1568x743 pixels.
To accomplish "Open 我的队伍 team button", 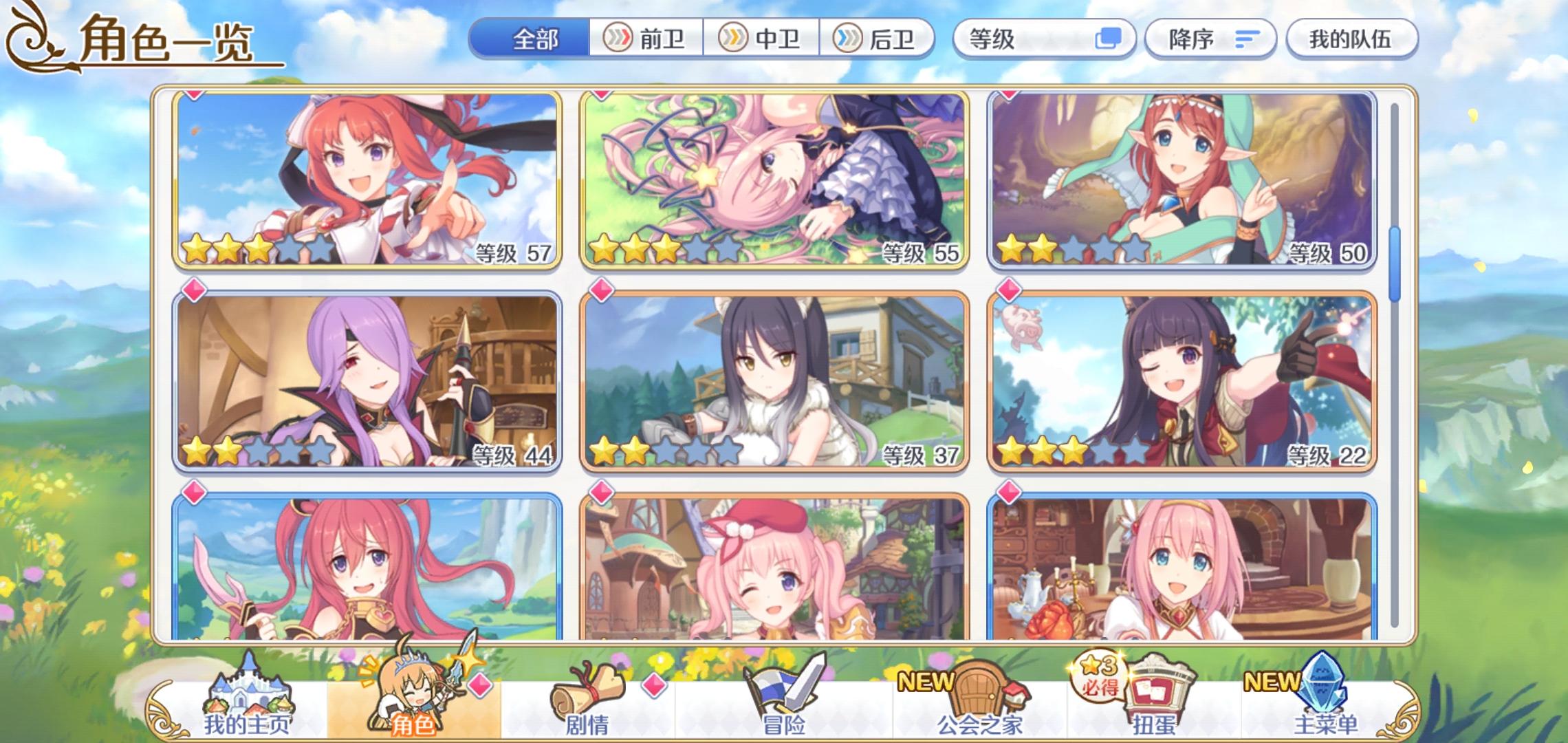I will tap(1350, 39).
